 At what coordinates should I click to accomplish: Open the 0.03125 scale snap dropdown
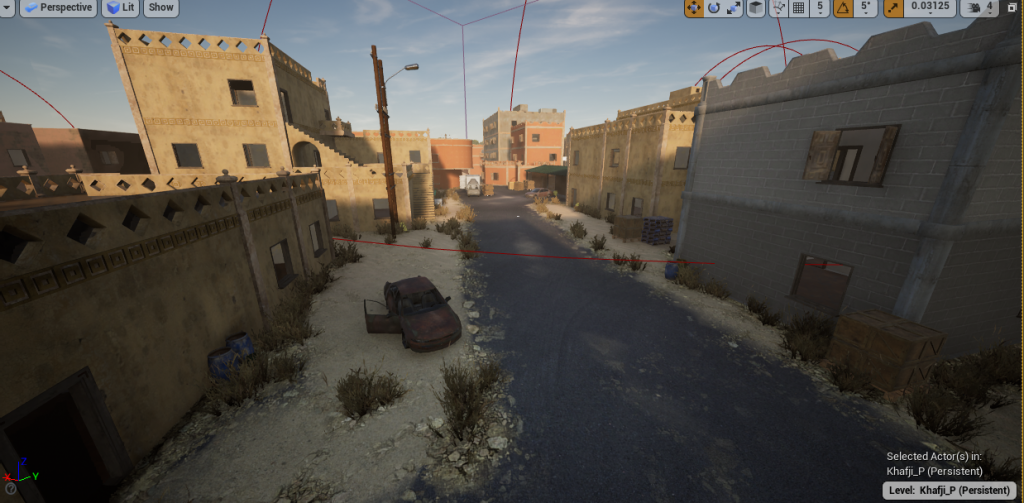pyautogui.click(x=929, y=8)
